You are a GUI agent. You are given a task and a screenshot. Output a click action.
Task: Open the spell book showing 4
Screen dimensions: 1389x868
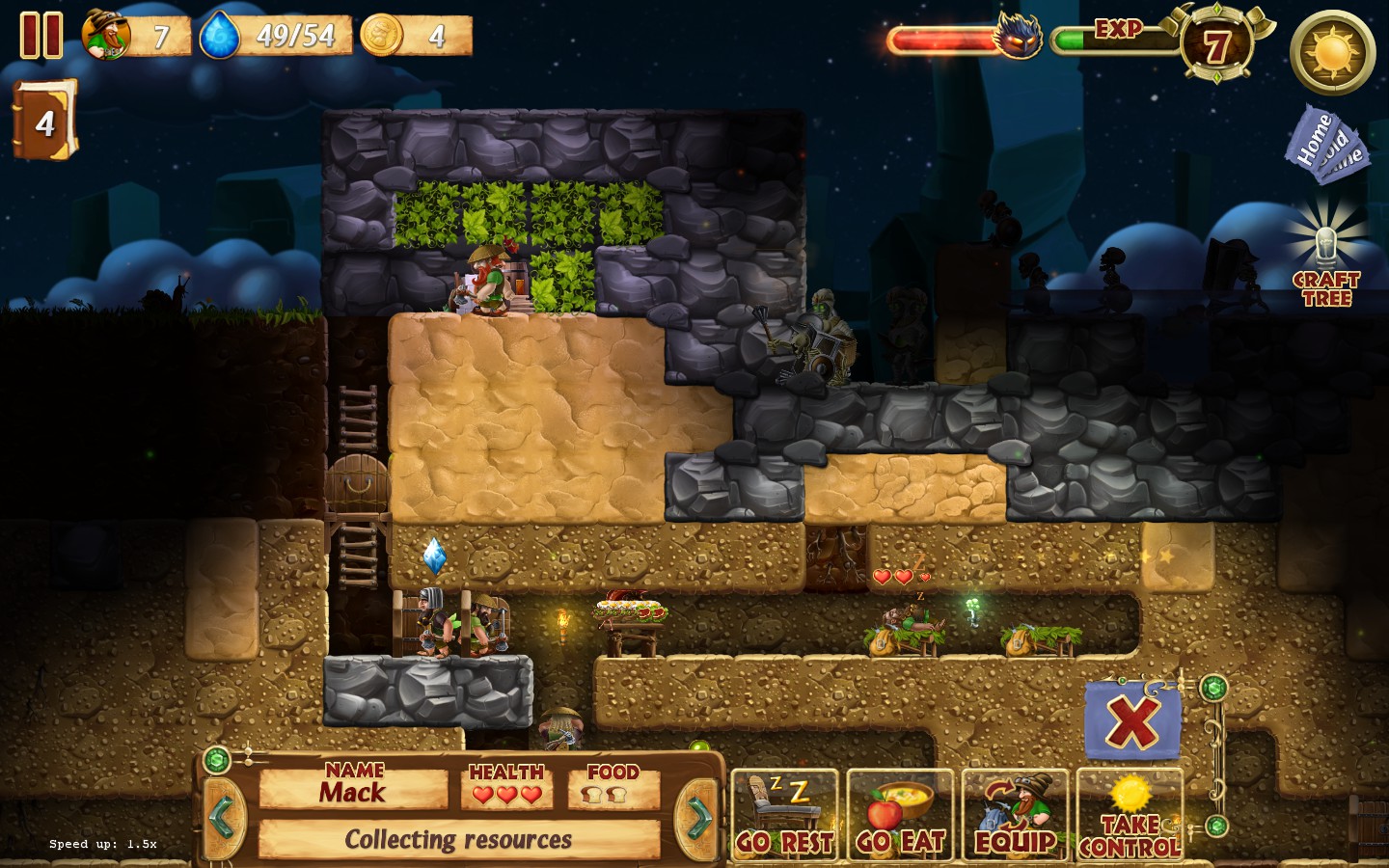(44, 120)
